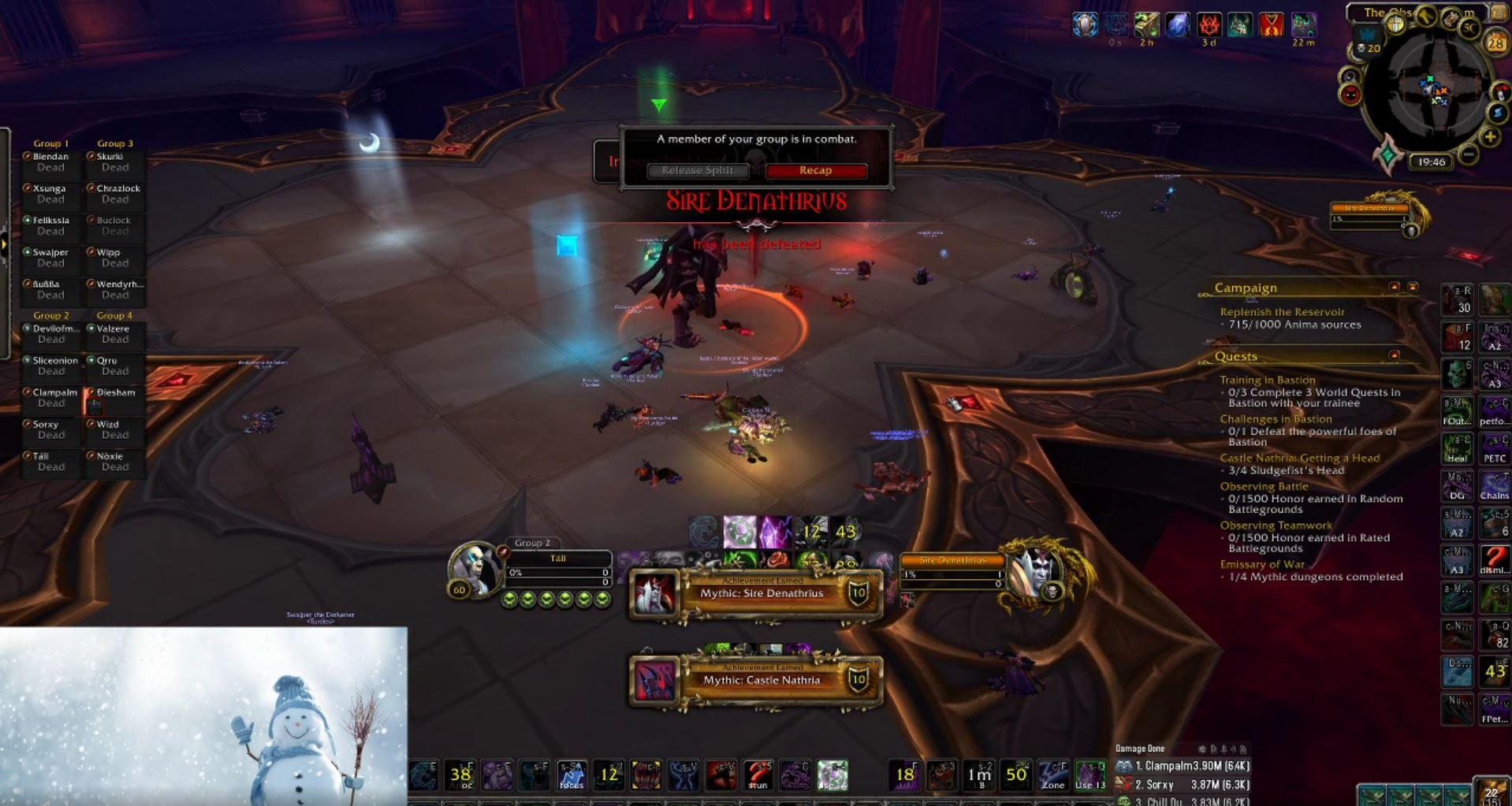The height and width of the screenshot is (806, 1512).
Task: Select the Chains macro icon
Action: [x=1495, y=485]
